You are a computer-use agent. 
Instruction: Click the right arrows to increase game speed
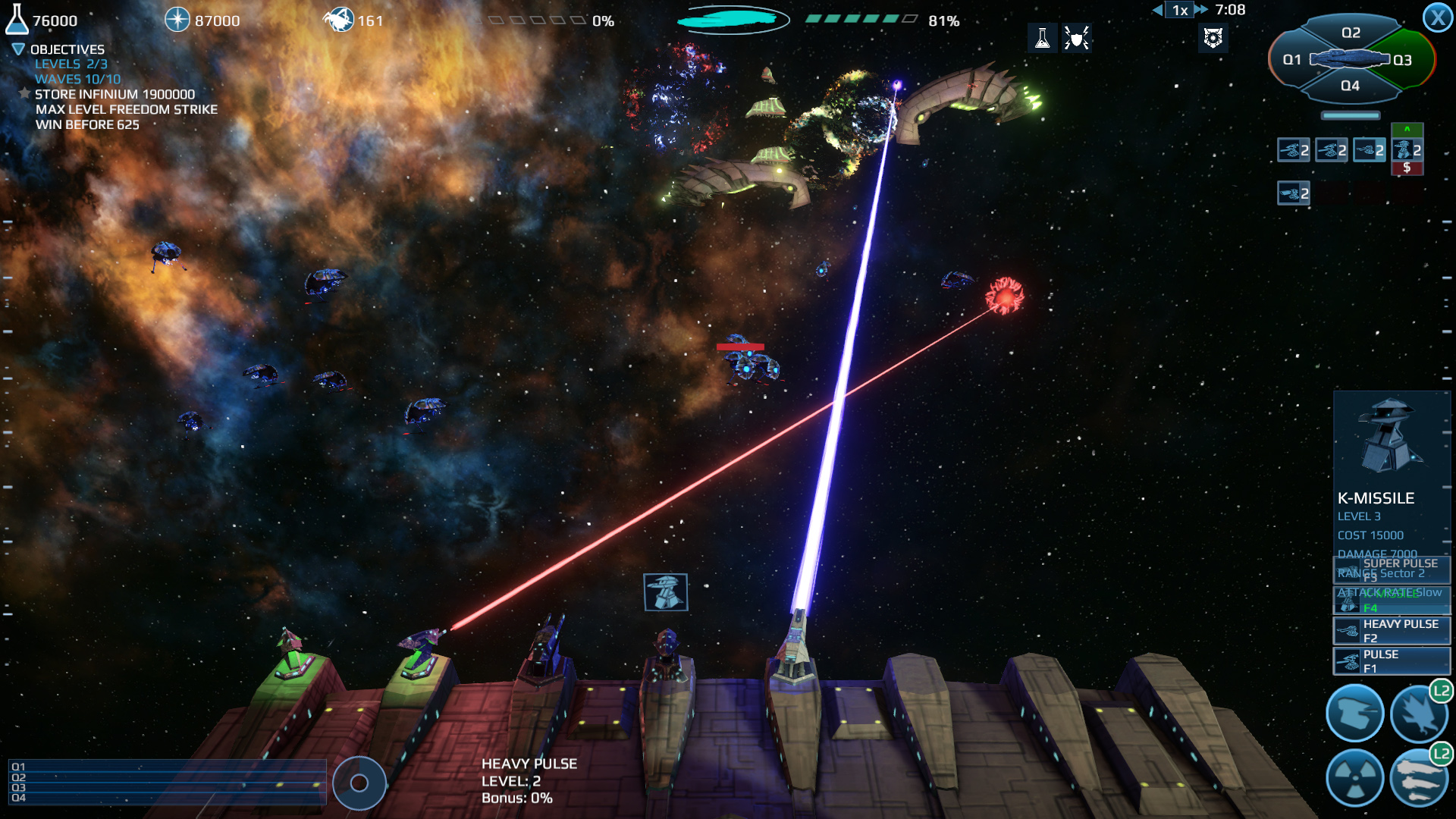(x=1200, y=10)
